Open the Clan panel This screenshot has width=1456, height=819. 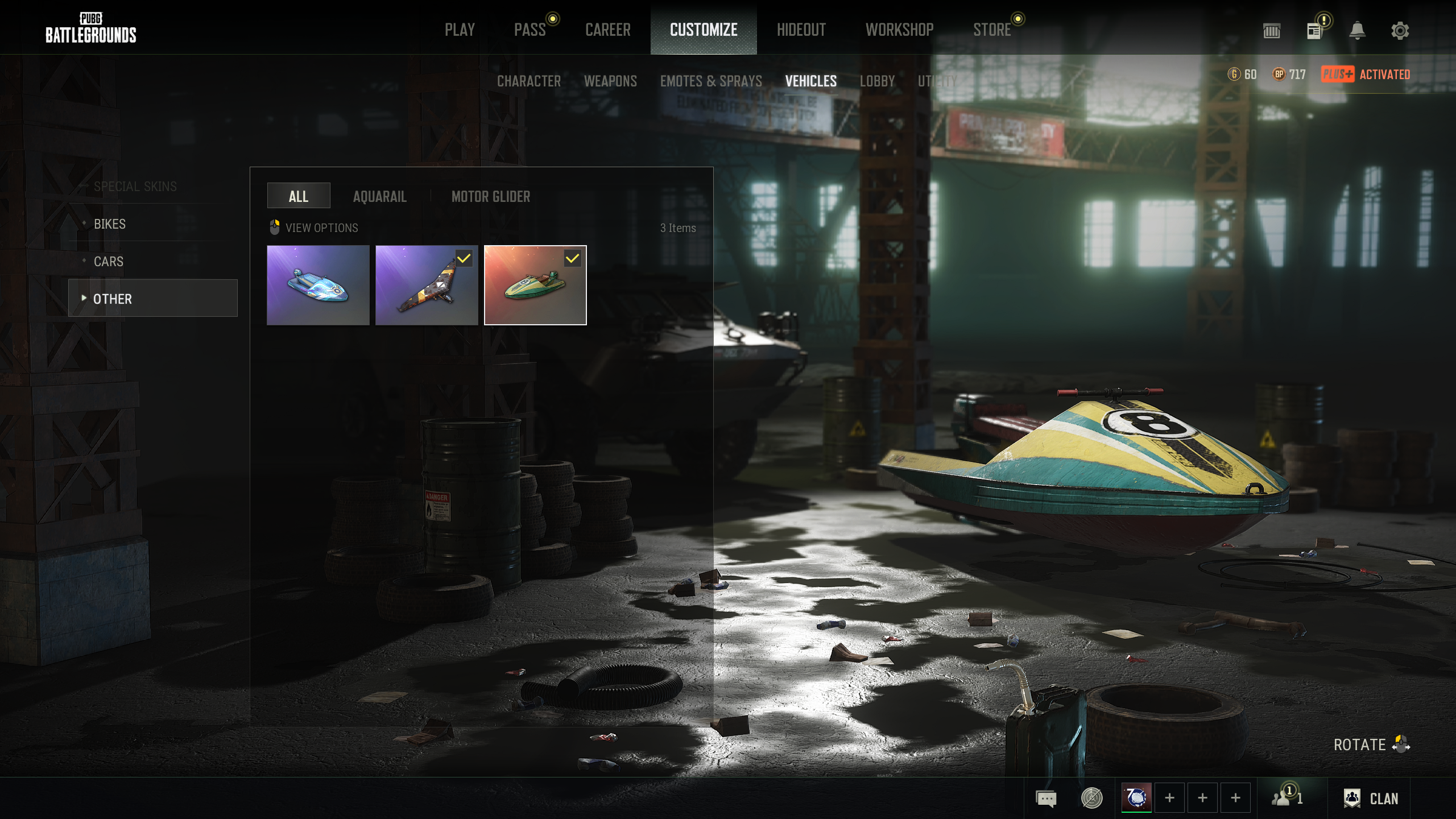pos(1371,799)
